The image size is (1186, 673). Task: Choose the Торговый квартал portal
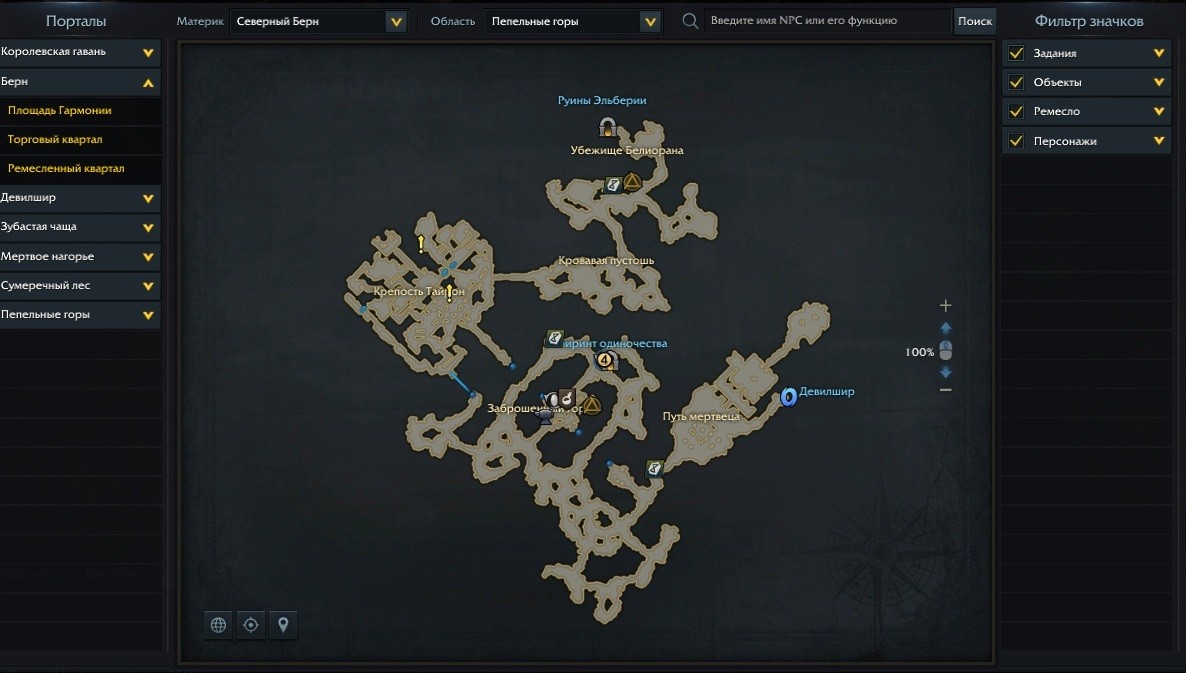click(x=55, y=140)
